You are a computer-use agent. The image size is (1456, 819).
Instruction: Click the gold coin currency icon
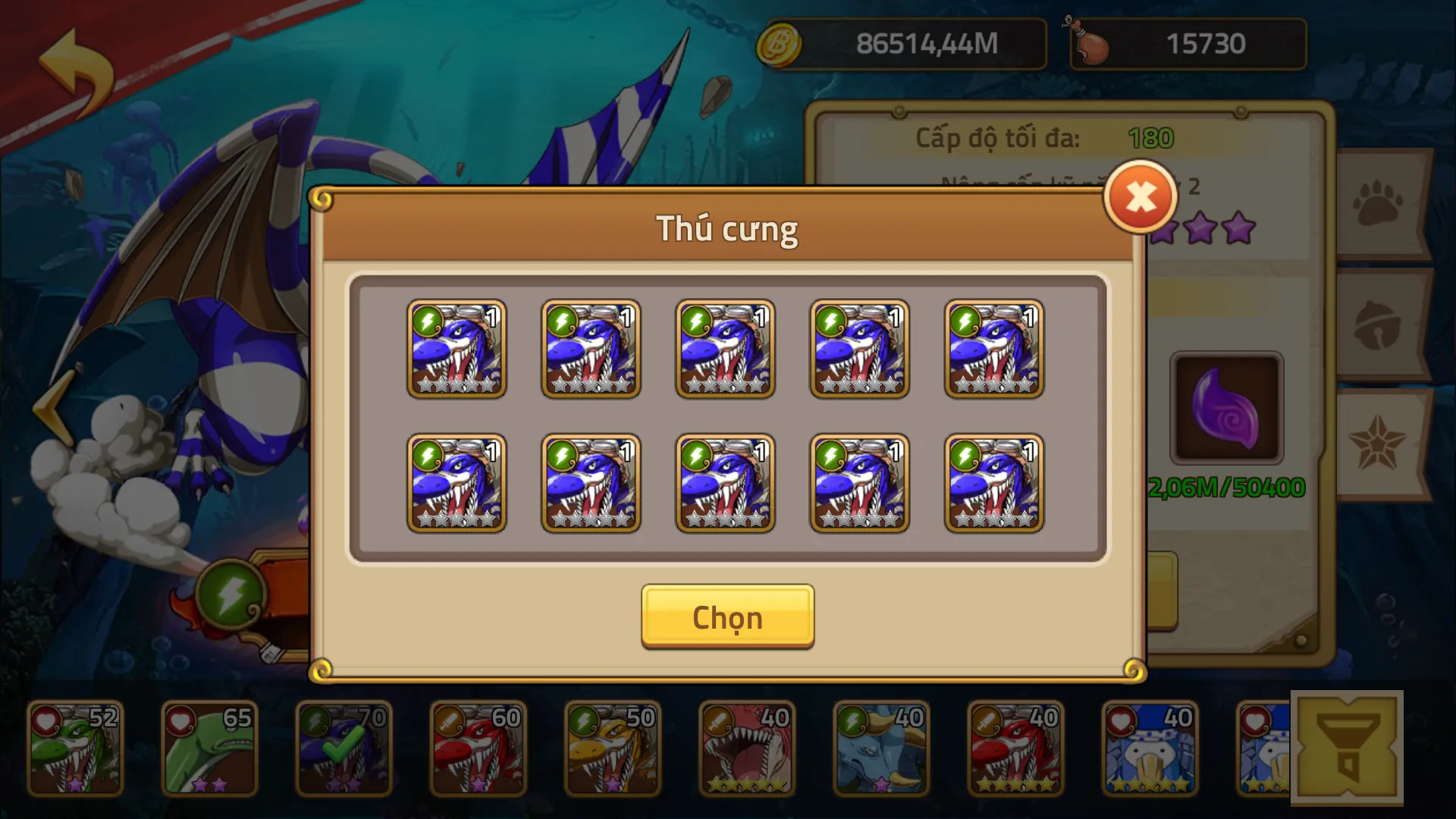point(781,43)
